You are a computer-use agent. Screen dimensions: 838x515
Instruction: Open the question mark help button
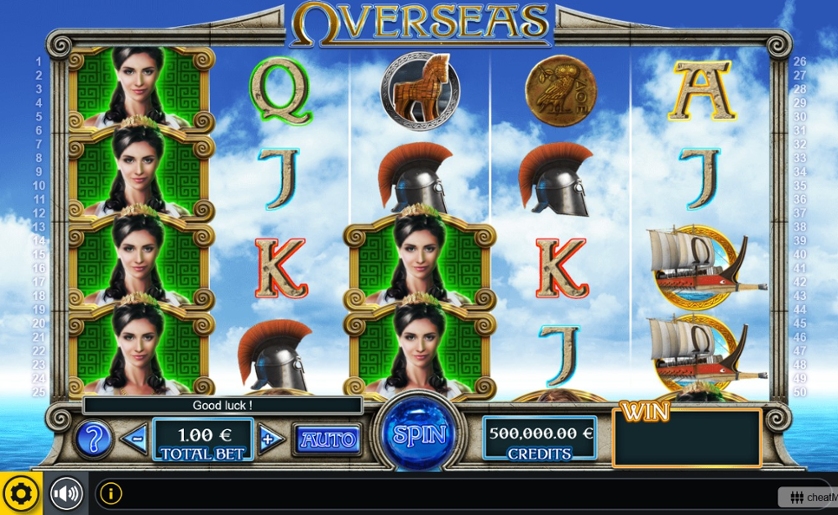point(92,438)
